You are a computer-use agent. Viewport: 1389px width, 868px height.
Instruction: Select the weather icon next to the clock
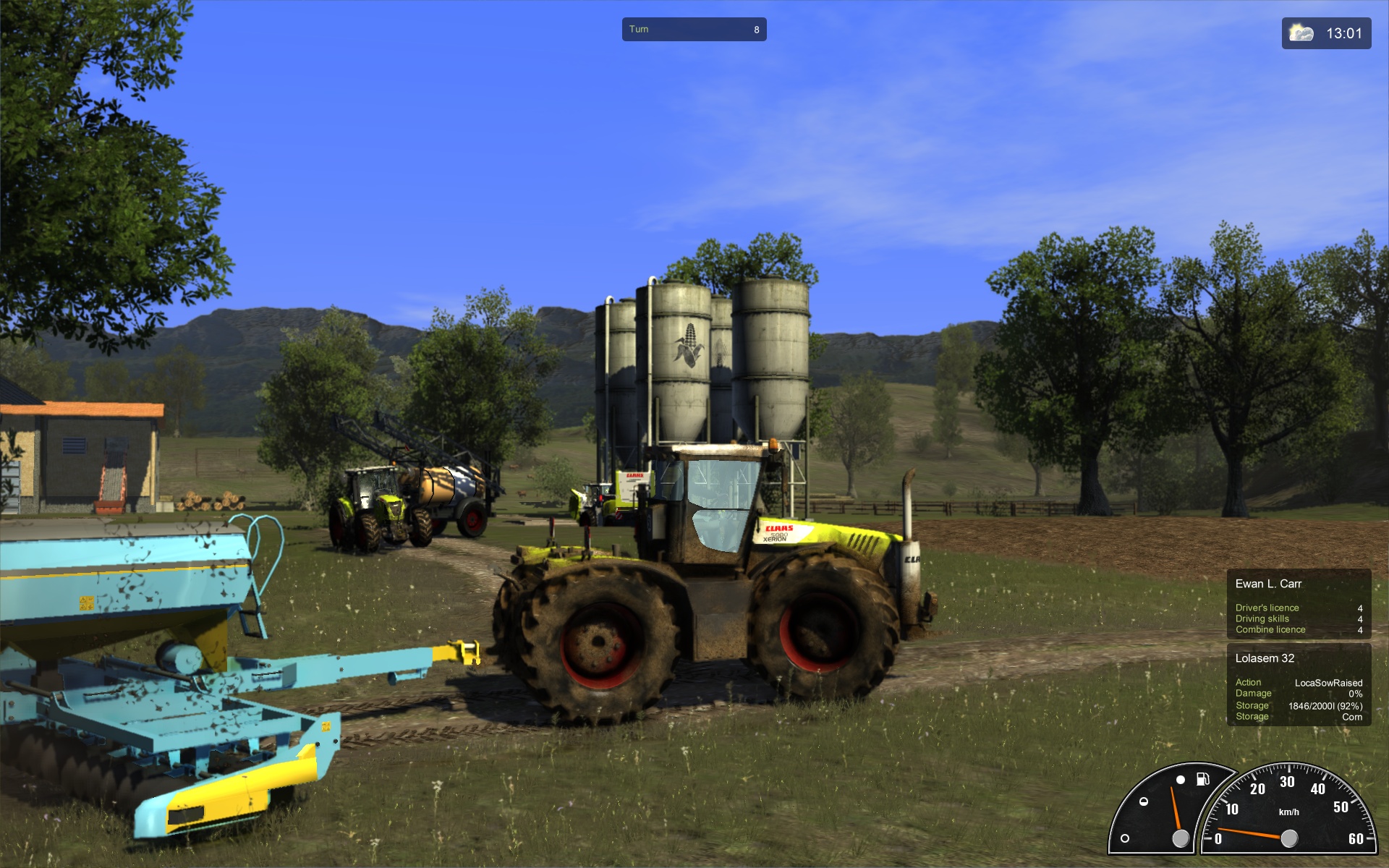(1299, 30)
